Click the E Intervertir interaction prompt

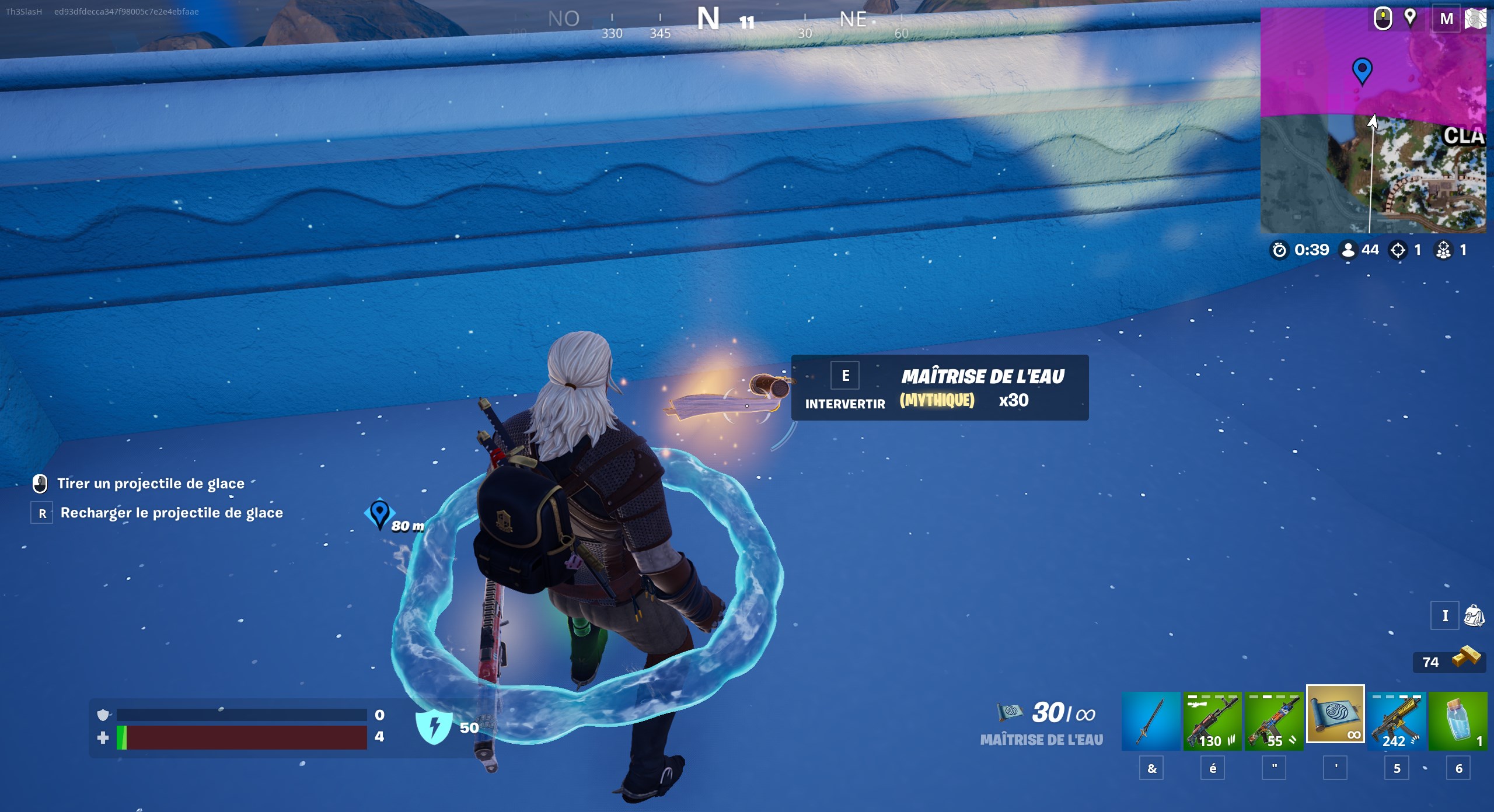coord(844,375)
